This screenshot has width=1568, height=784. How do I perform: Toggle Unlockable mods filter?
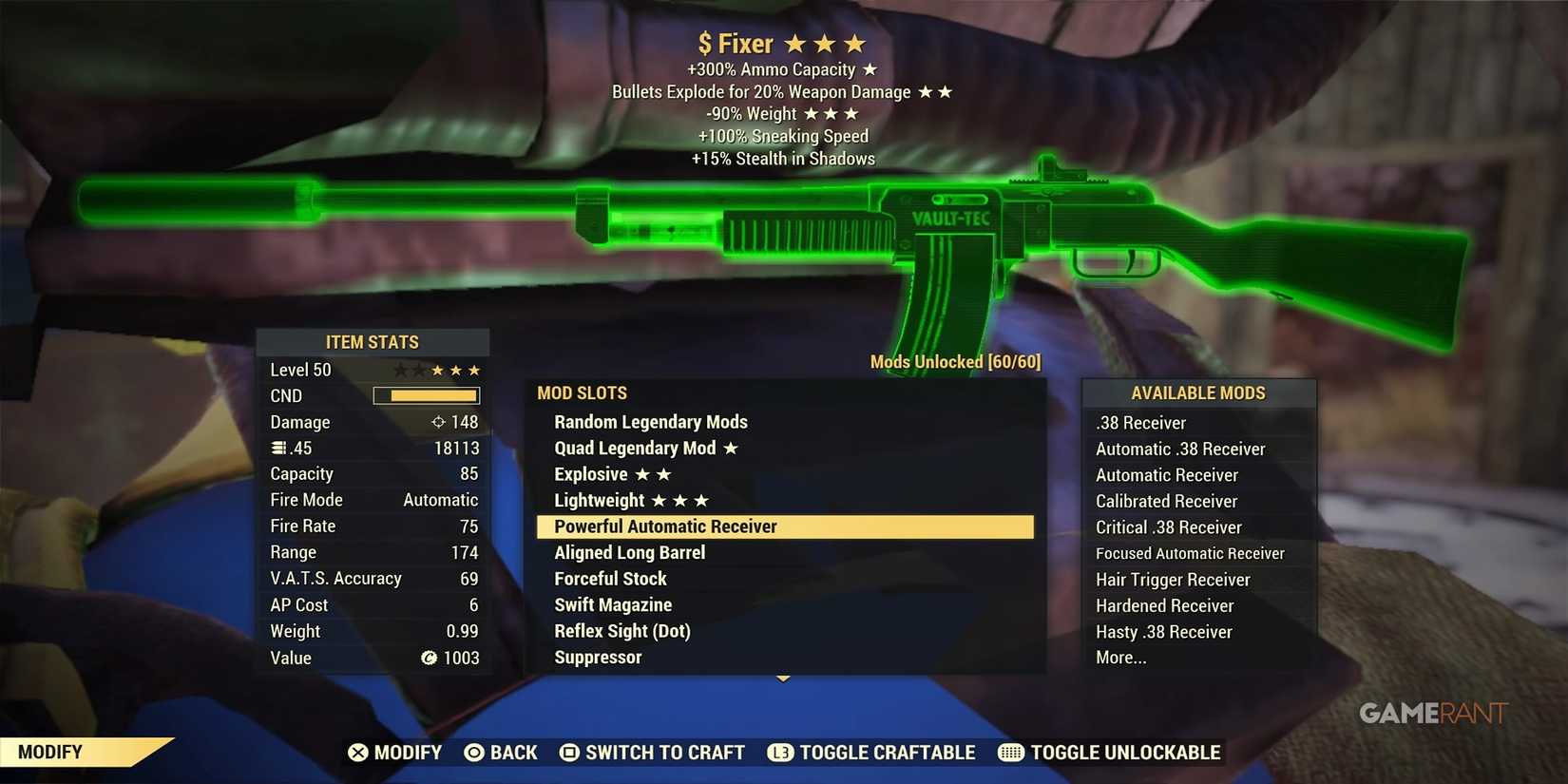click(x=1108, y=752)
